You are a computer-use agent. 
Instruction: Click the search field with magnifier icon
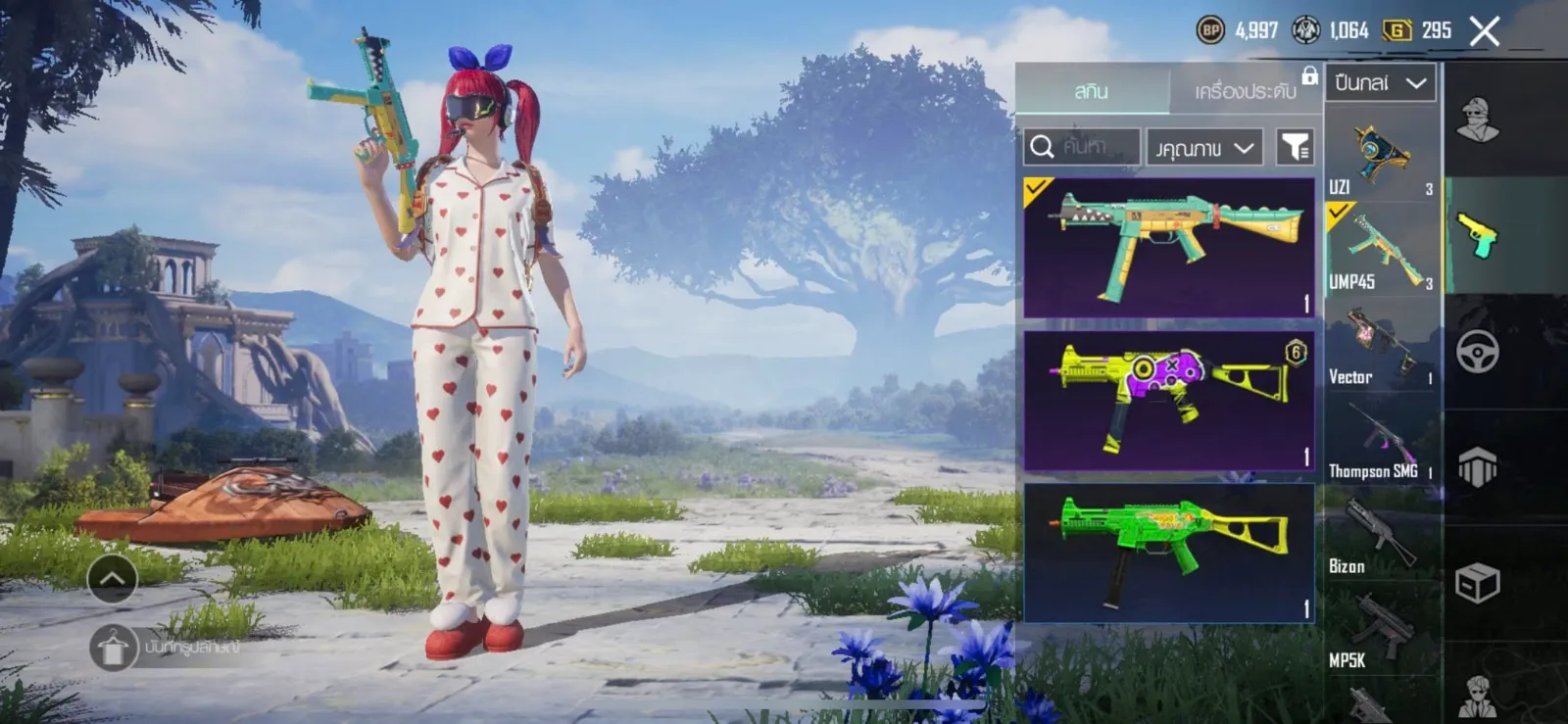(x=1082, y=147)
